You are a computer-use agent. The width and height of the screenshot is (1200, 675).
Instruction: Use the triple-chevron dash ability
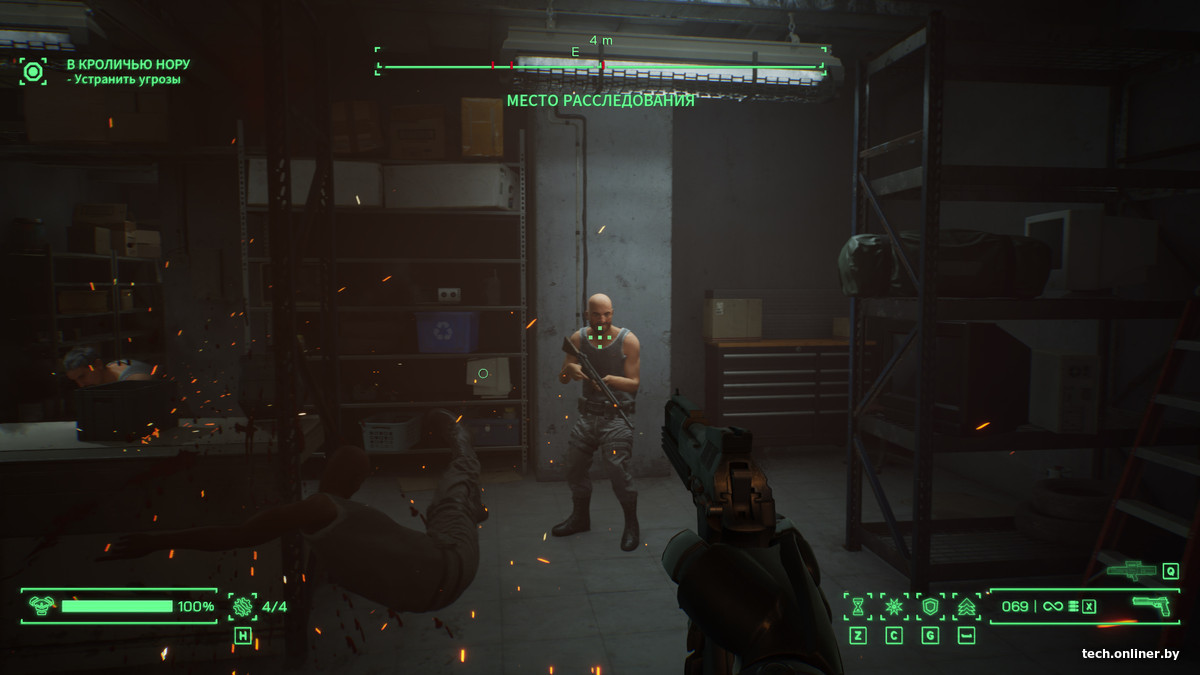[x=966, y=606]
